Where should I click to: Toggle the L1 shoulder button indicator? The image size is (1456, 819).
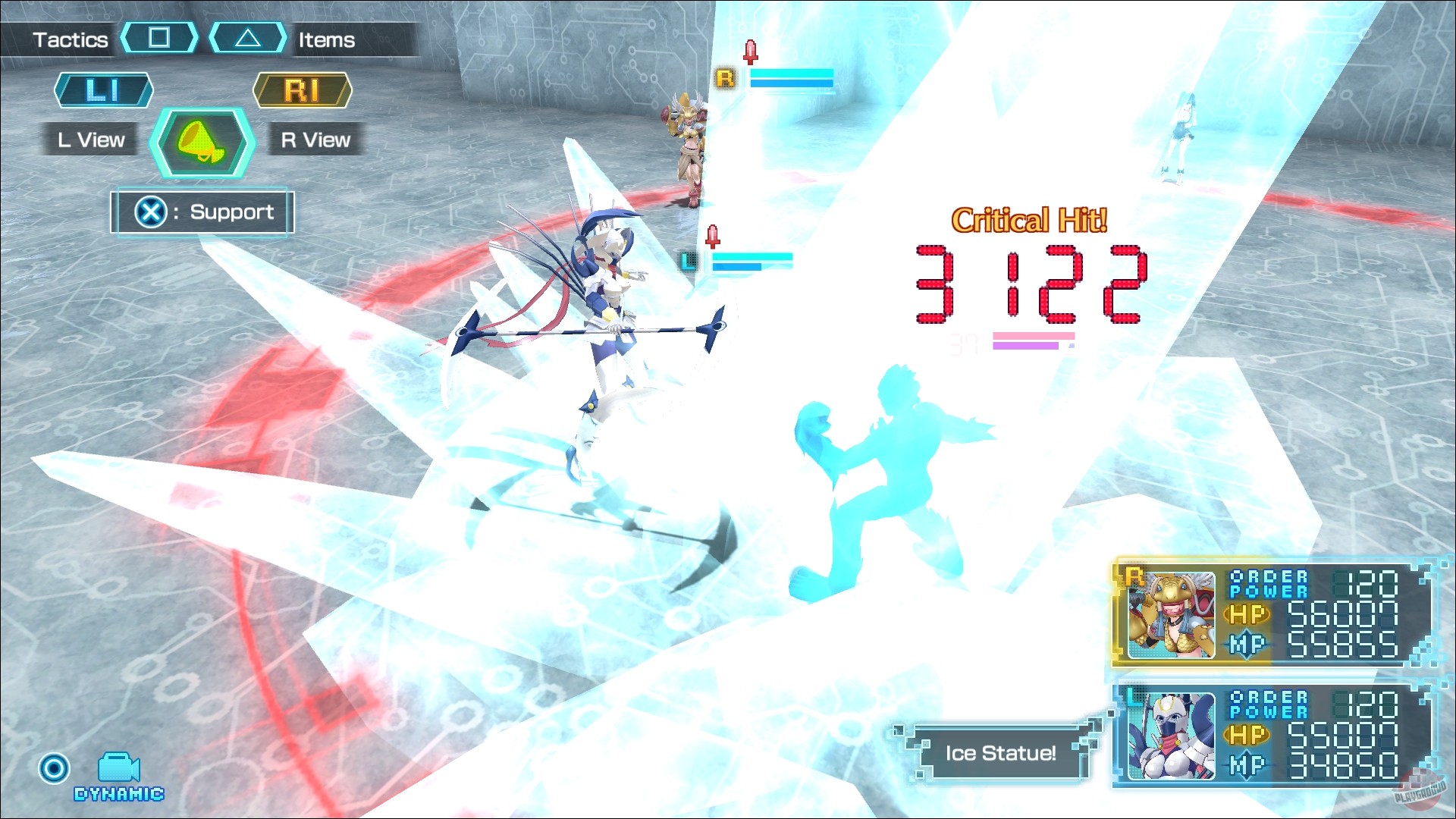click(x=103, y=90)
